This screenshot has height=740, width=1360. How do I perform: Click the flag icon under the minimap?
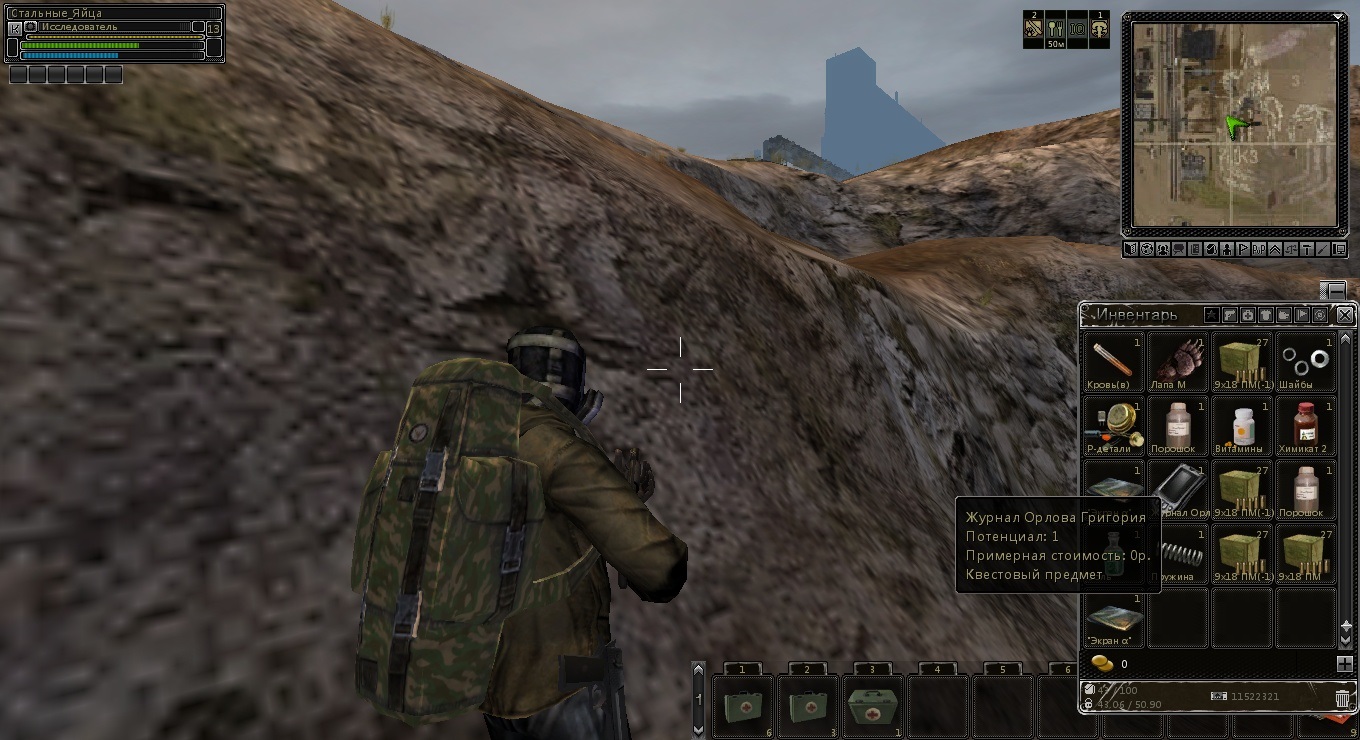1243,249
